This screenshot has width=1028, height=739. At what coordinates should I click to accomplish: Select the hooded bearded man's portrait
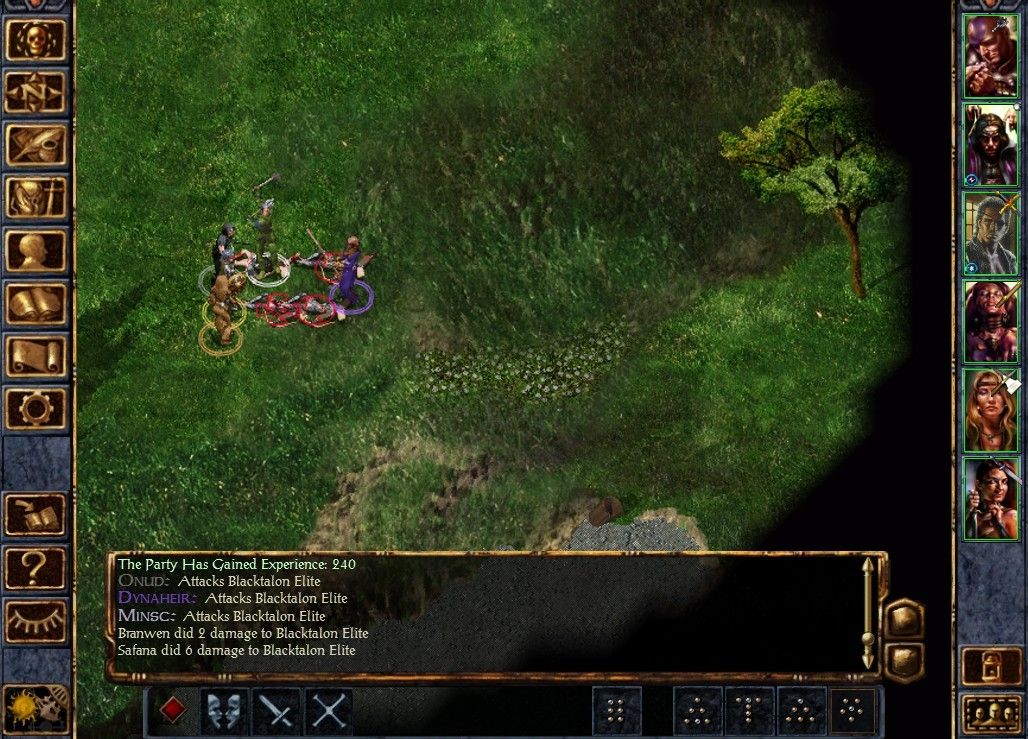tap(990, 145)
